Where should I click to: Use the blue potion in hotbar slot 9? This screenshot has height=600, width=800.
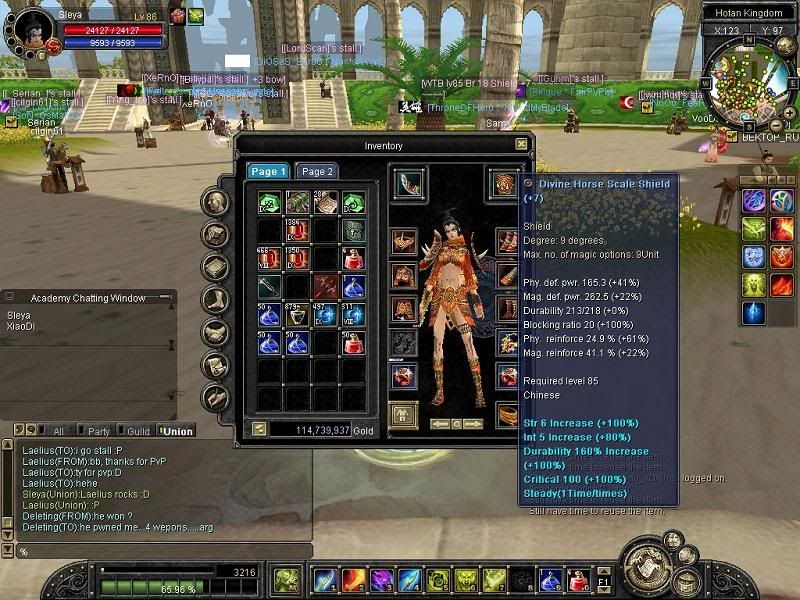coord(550,579)
